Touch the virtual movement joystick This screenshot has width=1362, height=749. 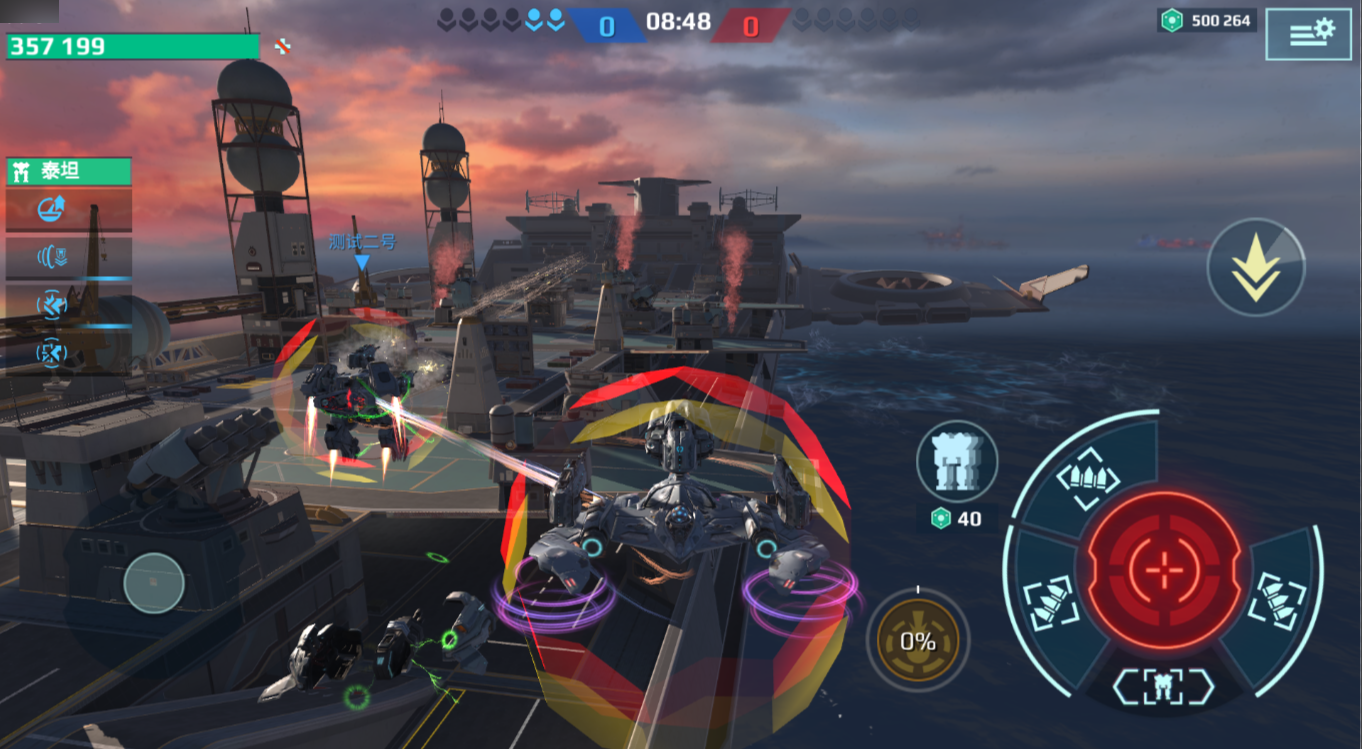coord(154,582)
